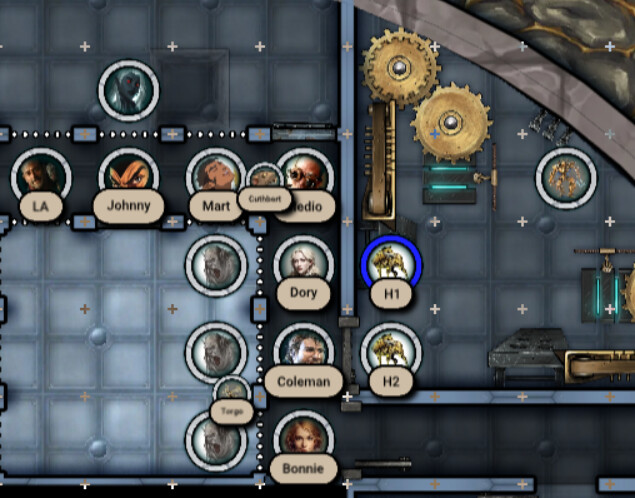Select Dory's blonde portrait token
The image size is (635, 498).
(x=303, y=263)
